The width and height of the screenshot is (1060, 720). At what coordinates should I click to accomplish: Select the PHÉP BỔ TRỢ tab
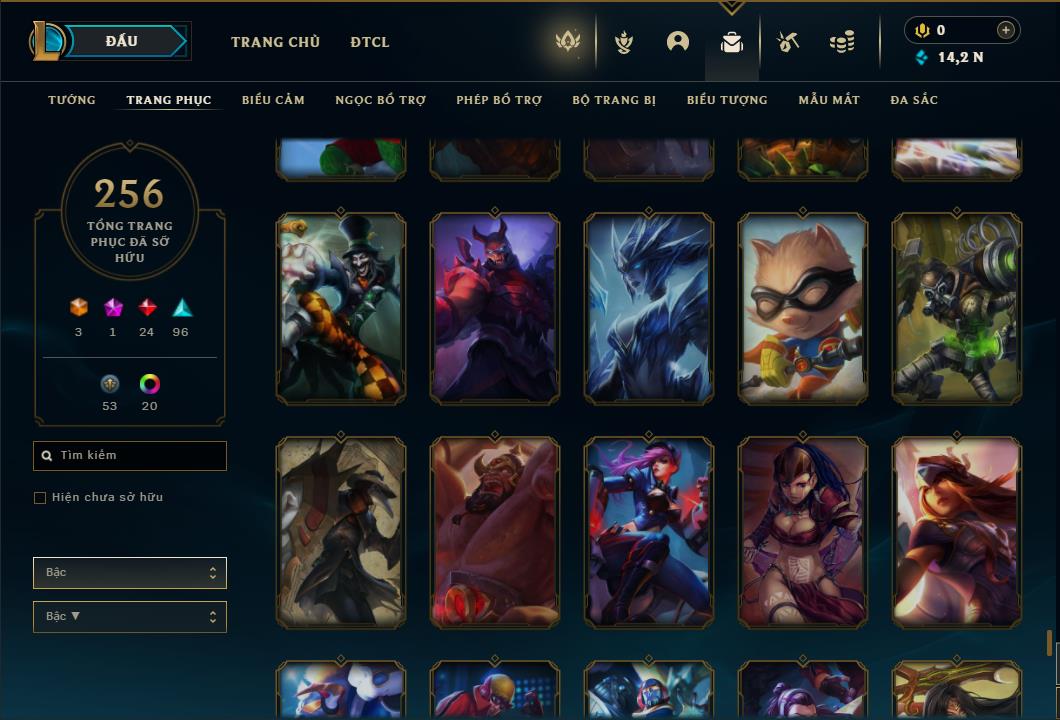(x=499, y=100)
